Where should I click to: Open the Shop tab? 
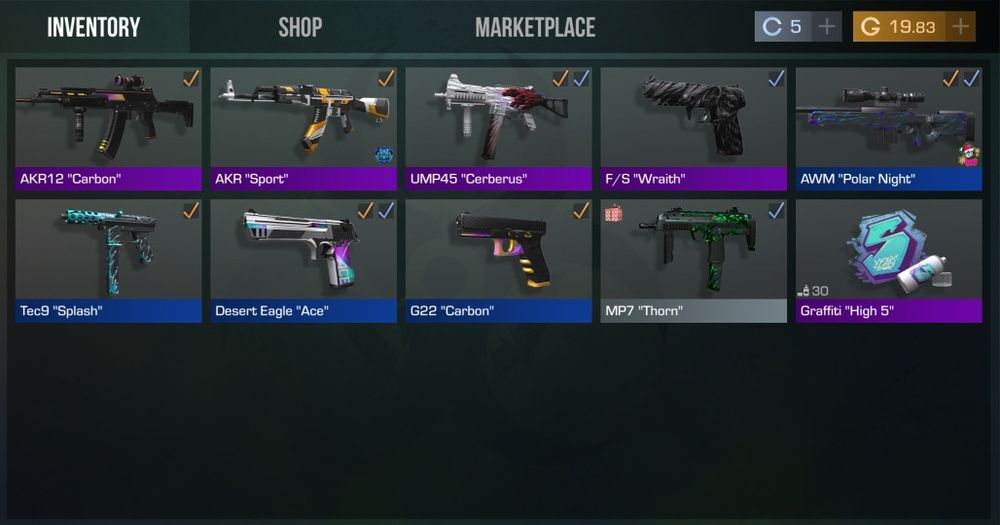coord(300,27)
